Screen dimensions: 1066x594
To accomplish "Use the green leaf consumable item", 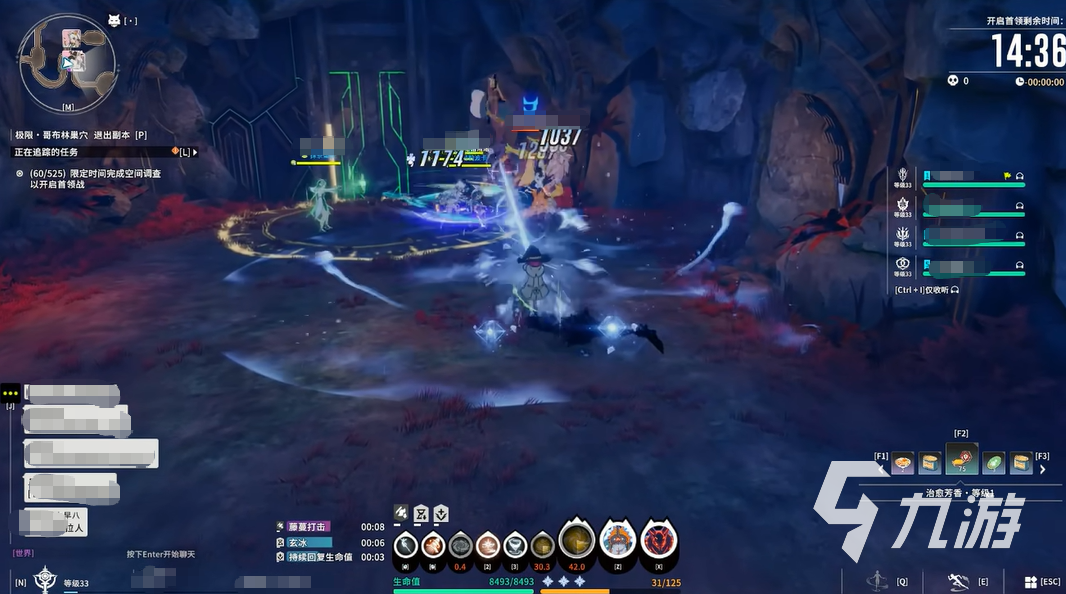I will pos(993,463).
